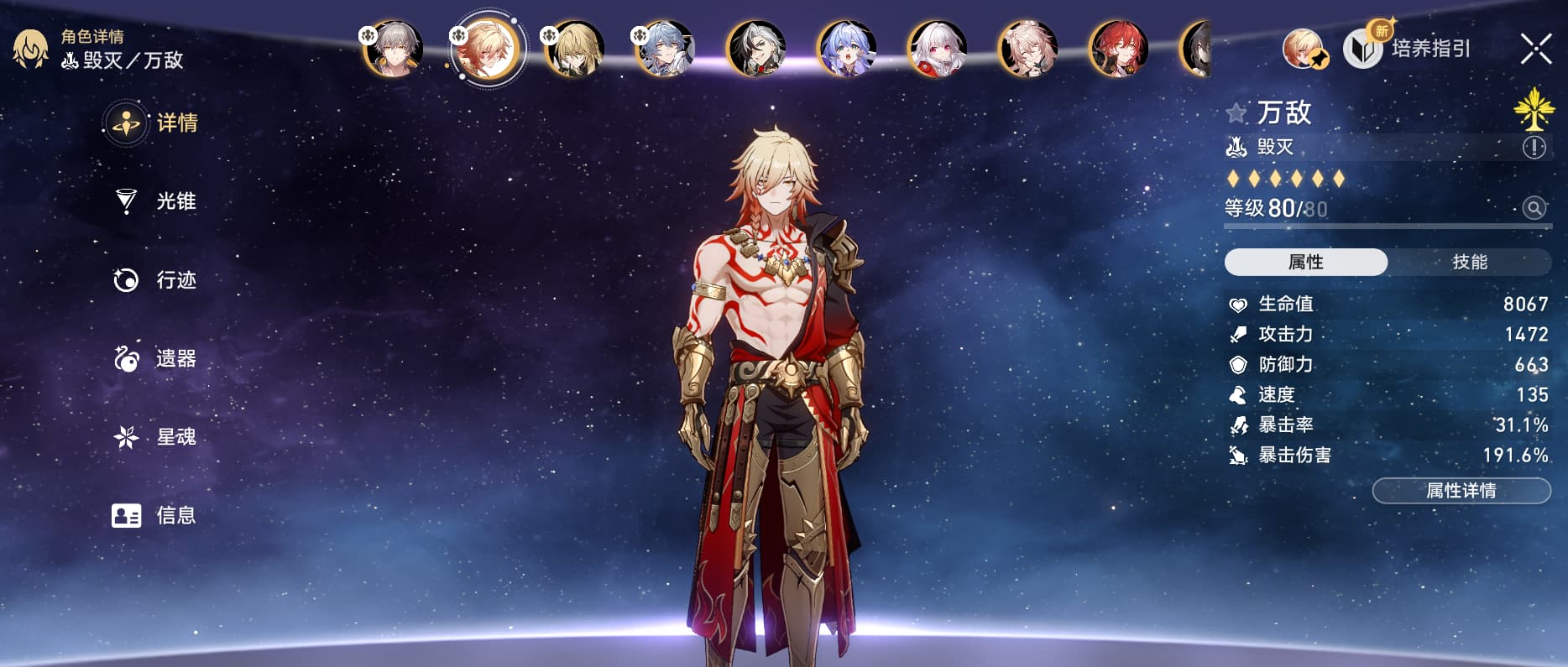Image resolution: width=1568 pixels, height=667 pixels.
Task: Choose the gray-haired male character portrait
Action: point(393,49)
